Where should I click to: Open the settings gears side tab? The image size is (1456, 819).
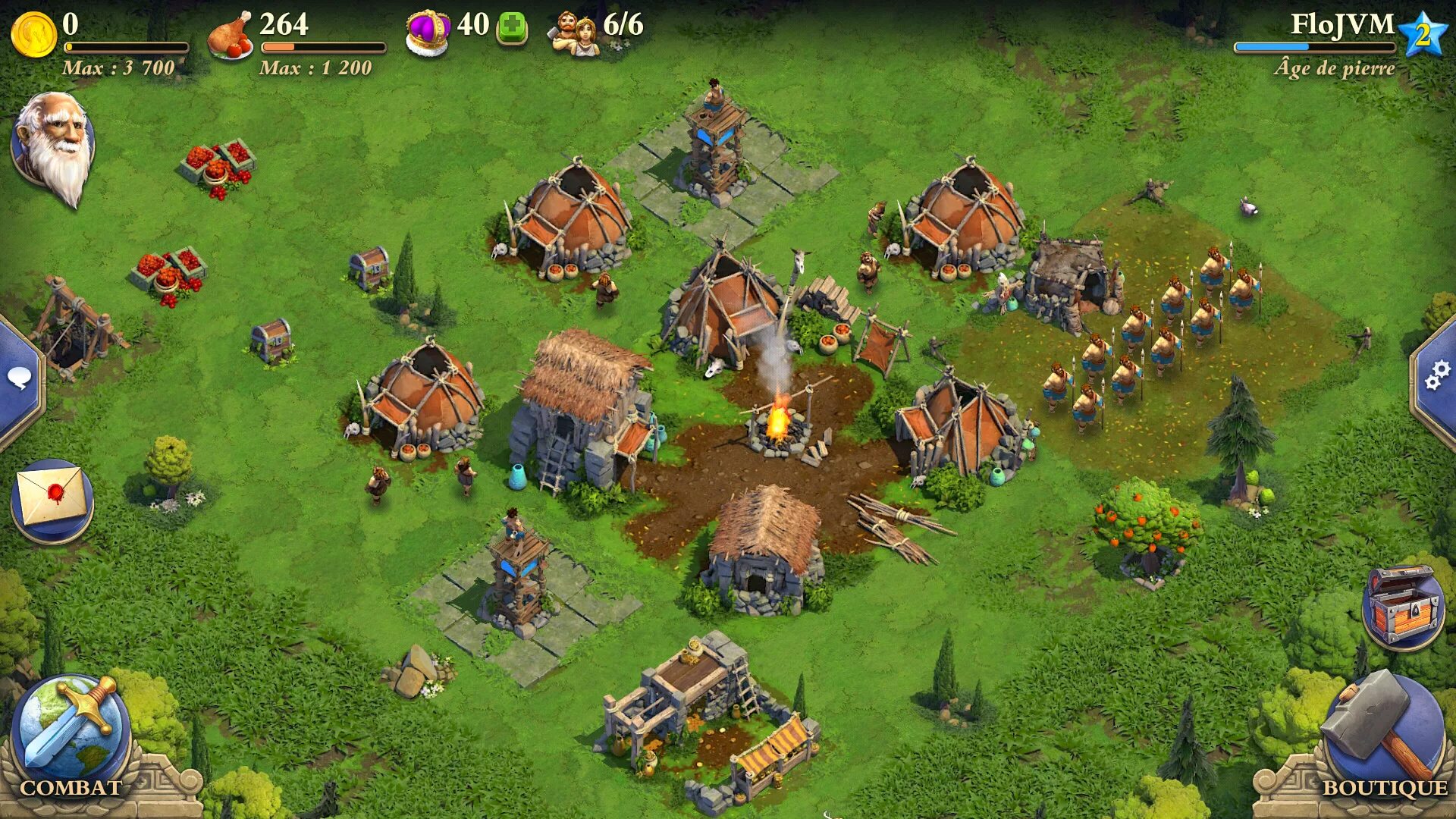(1436, 375)
